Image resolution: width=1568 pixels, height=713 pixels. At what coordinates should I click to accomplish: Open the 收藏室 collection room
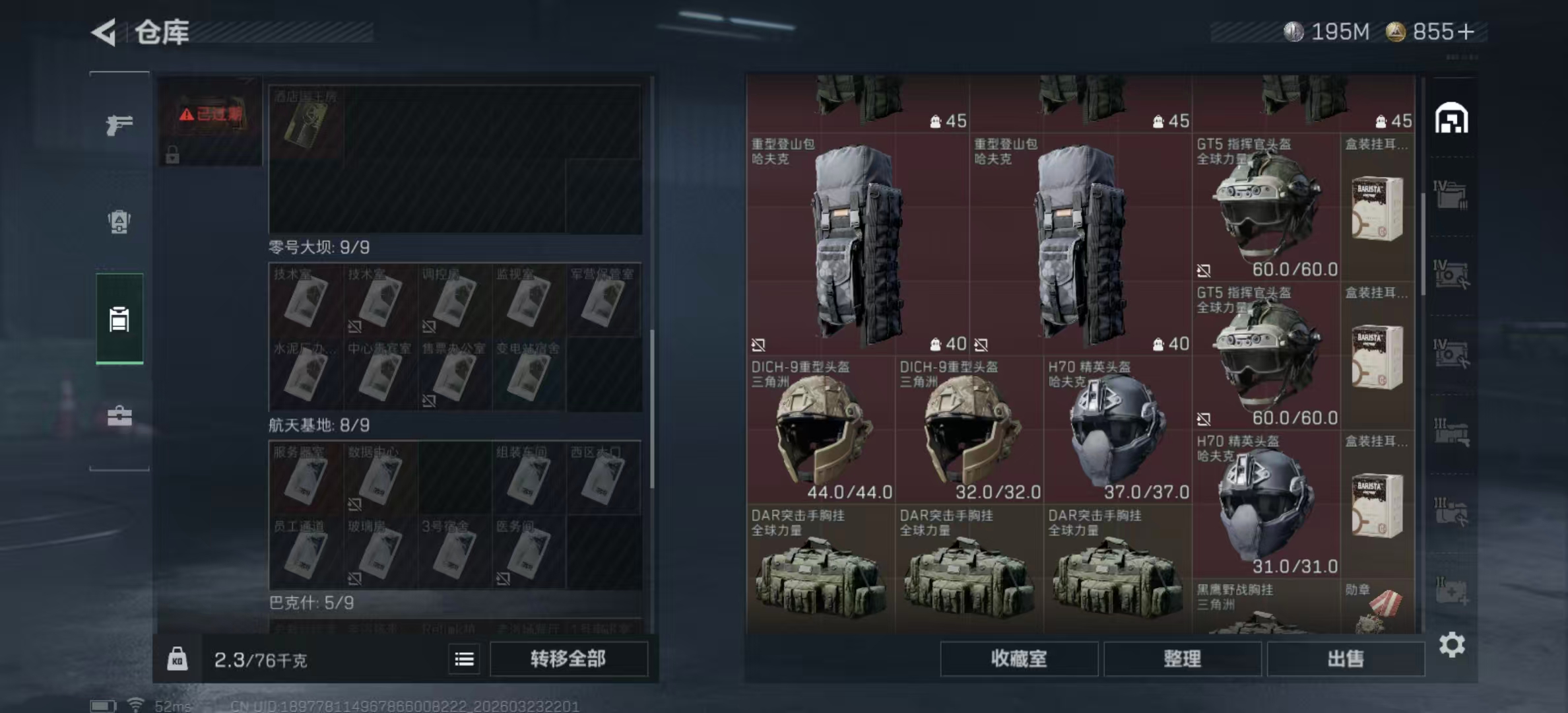(1018, 658)
